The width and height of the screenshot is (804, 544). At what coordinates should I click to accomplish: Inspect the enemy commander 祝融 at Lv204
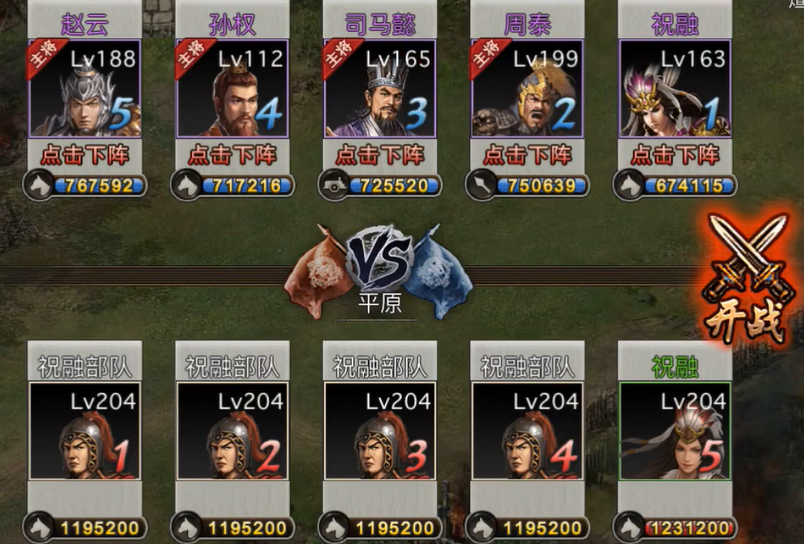[674, 431]
